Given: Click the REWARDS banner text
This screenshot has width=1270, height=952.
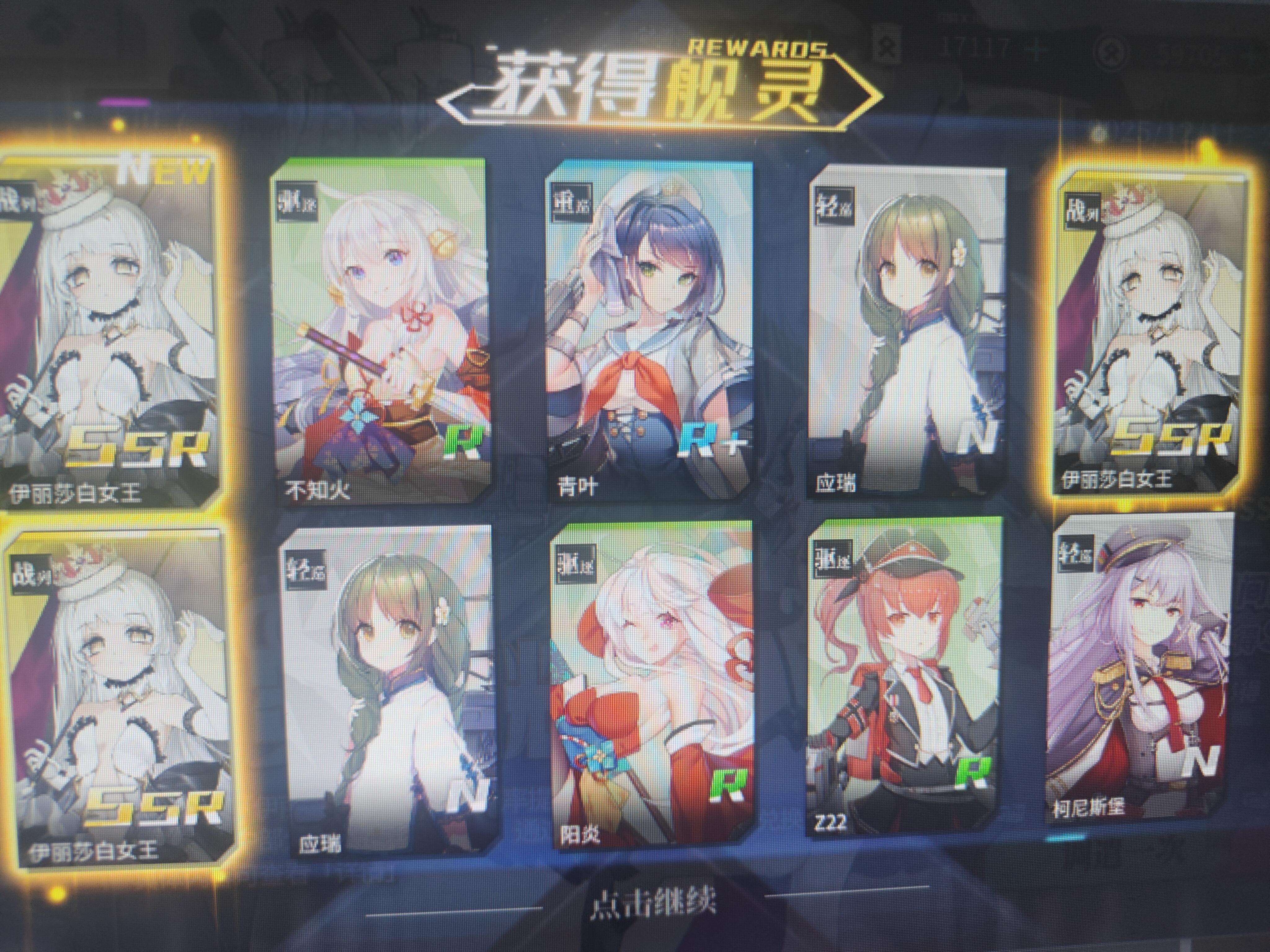Looking at the screenshot, I should coord(758,46).
